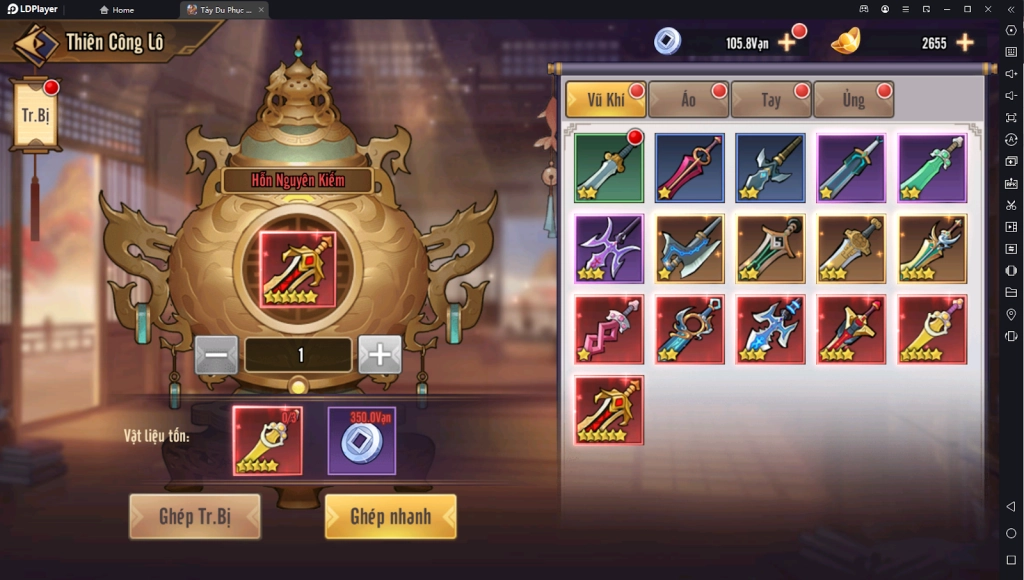Tap the golden staff material slot

point(267,440)
